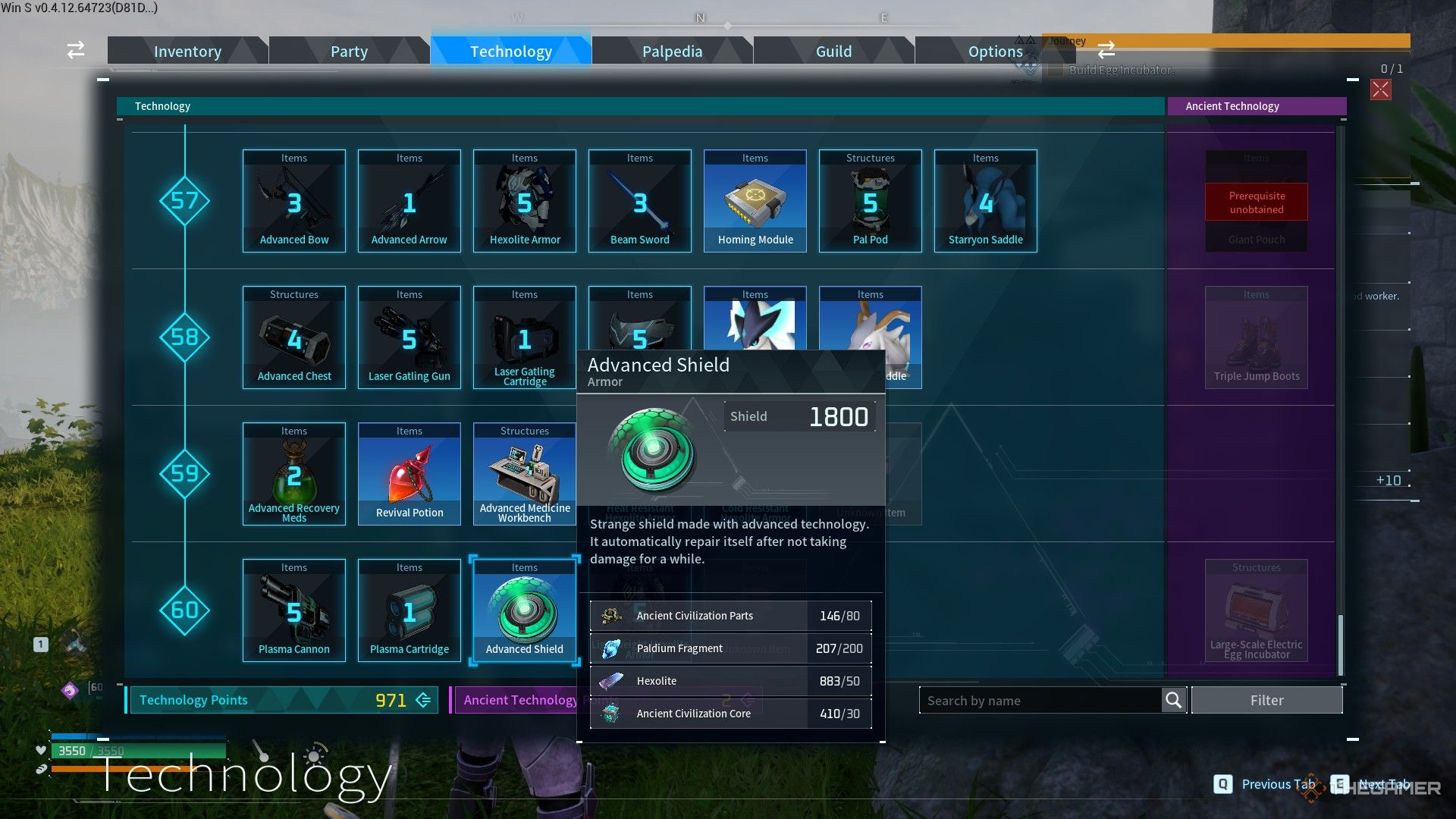
Task: Select the Large-Scale Electric Egg Incubator structure
Action: point(1257,610)
